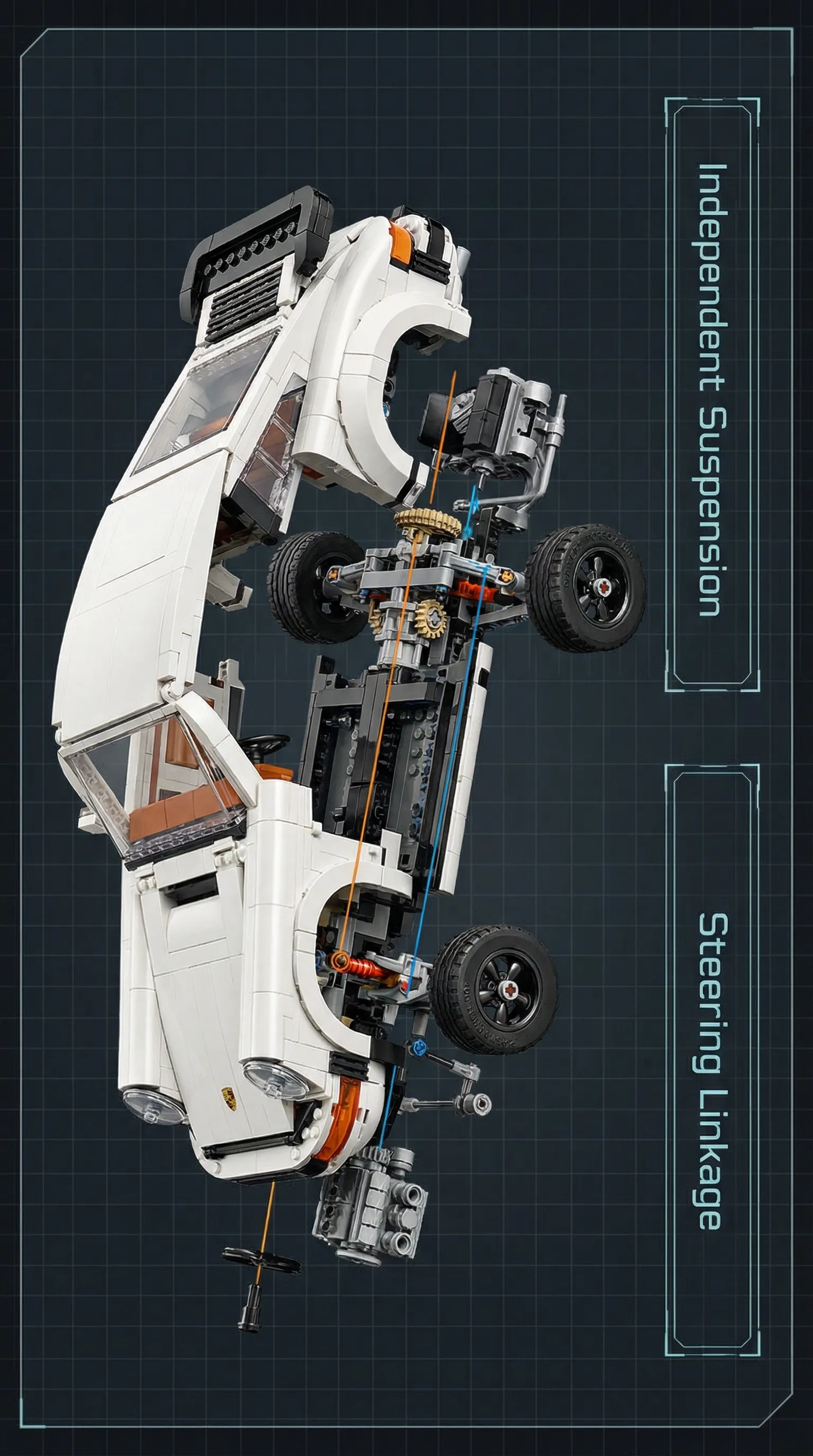Screen dimensions: 813x1456
Task: Choose the Steering Linkage panel
Action: click(712, 1060)
